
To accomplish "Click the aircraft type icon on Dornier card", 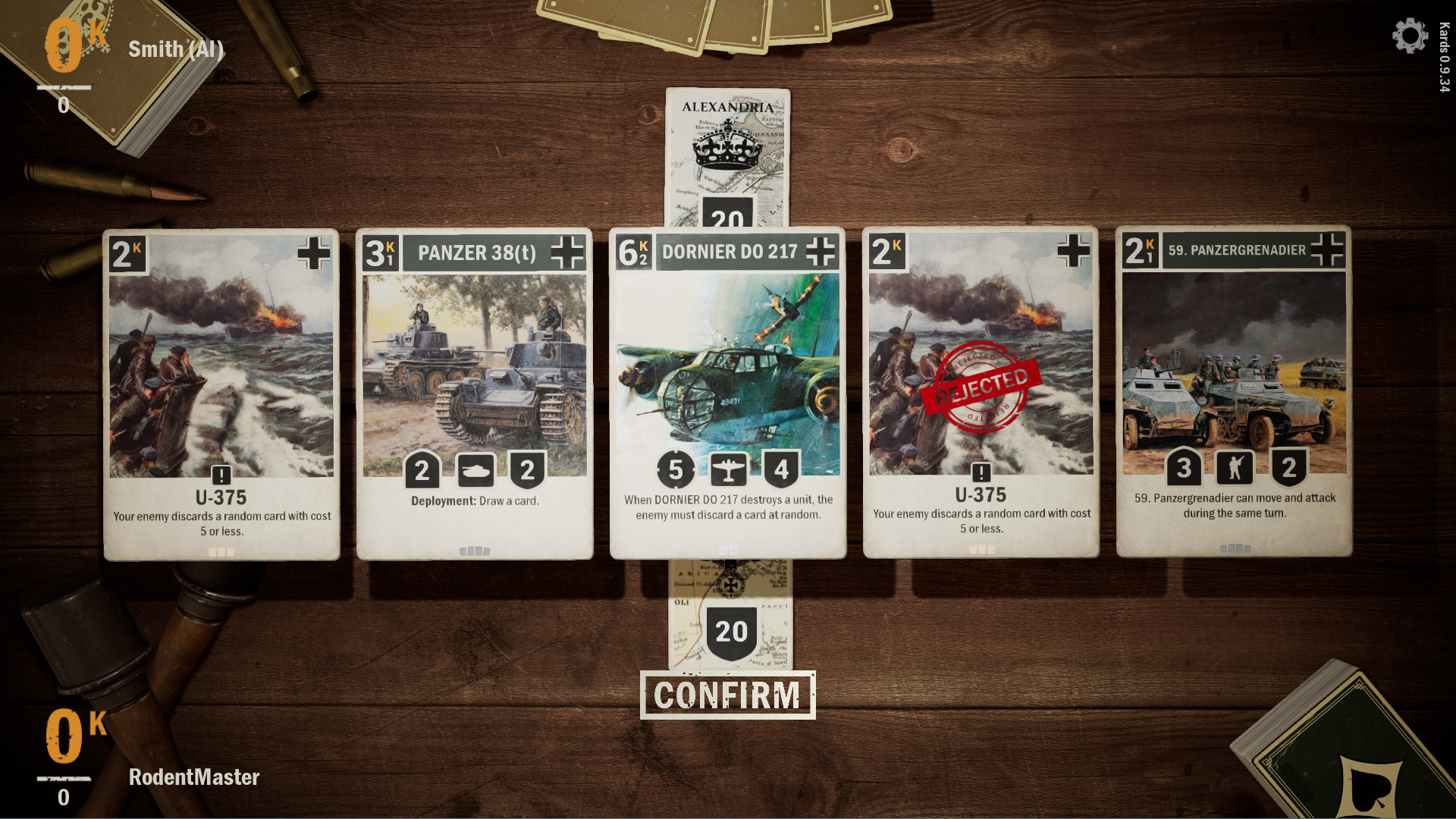I will point(728,469).
